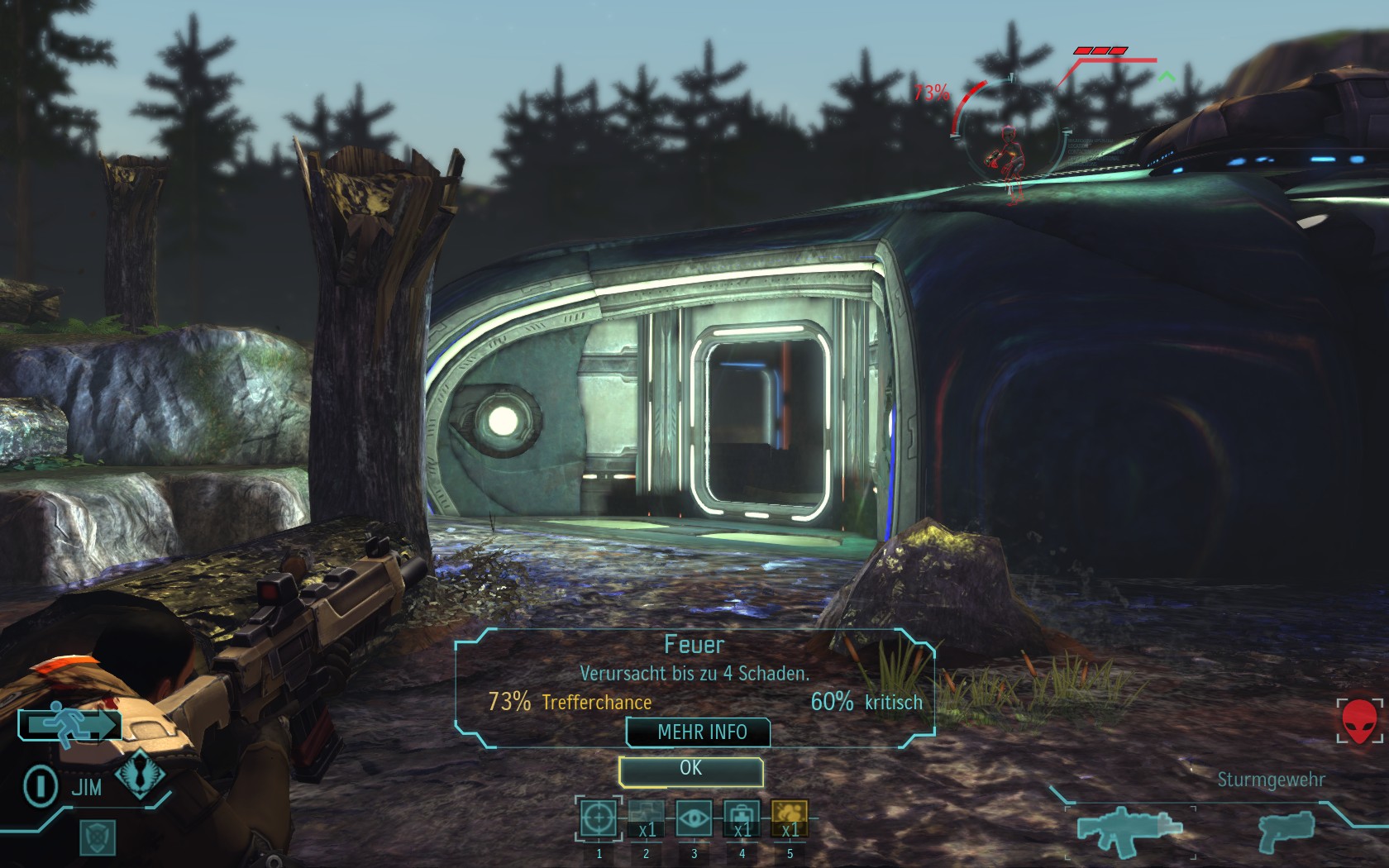1389x868 pixels.
Task: Select the Sturmgewehr assault rifle icon
Action: [x=1129, y=828]
